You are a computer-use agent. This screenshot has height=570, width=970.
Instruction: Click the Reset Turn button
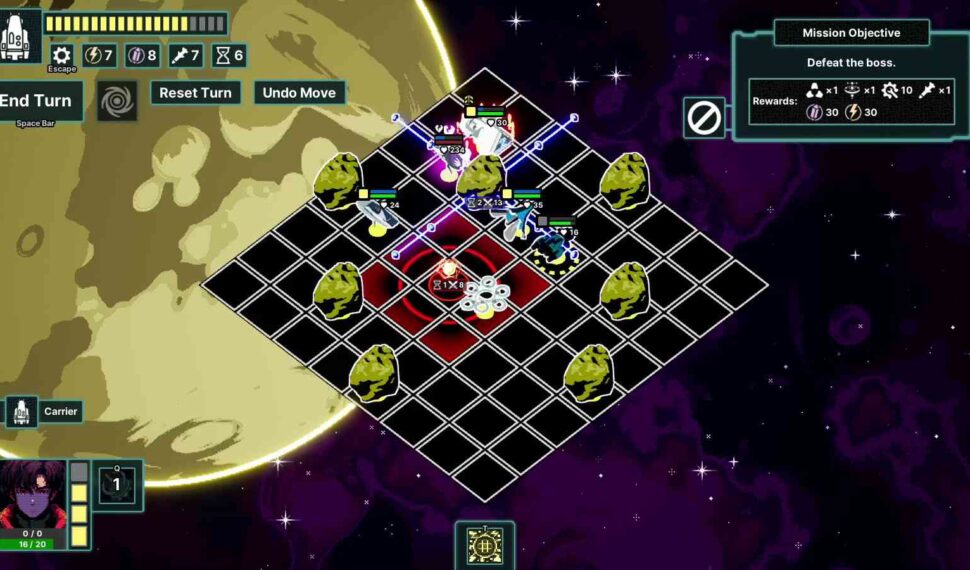click(x=195, y=93)
